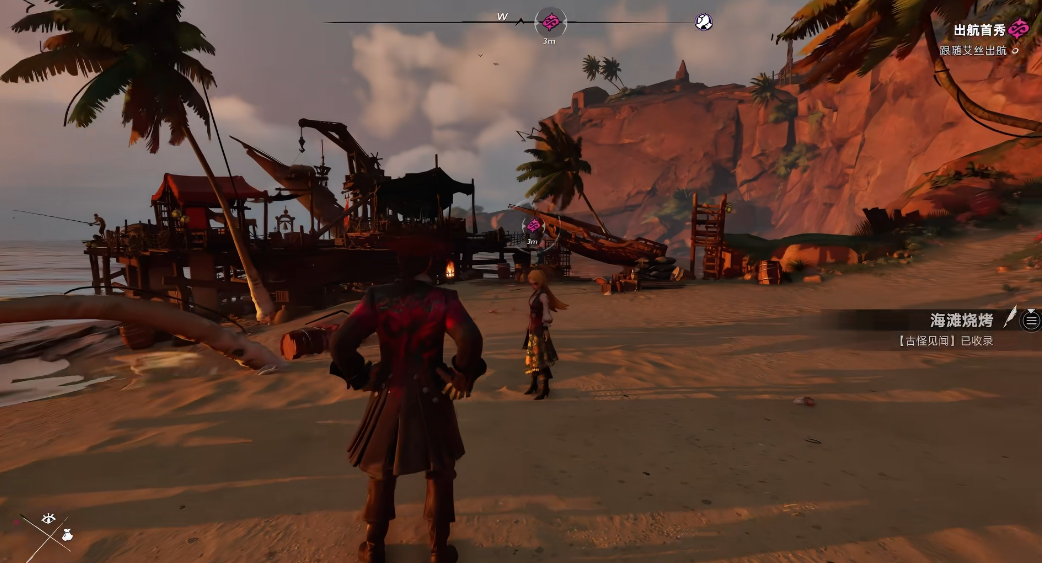
Task: Click the three-line menu button beside 海滩烧烤
Action: pyautogui.click(x=1031, y=320)
